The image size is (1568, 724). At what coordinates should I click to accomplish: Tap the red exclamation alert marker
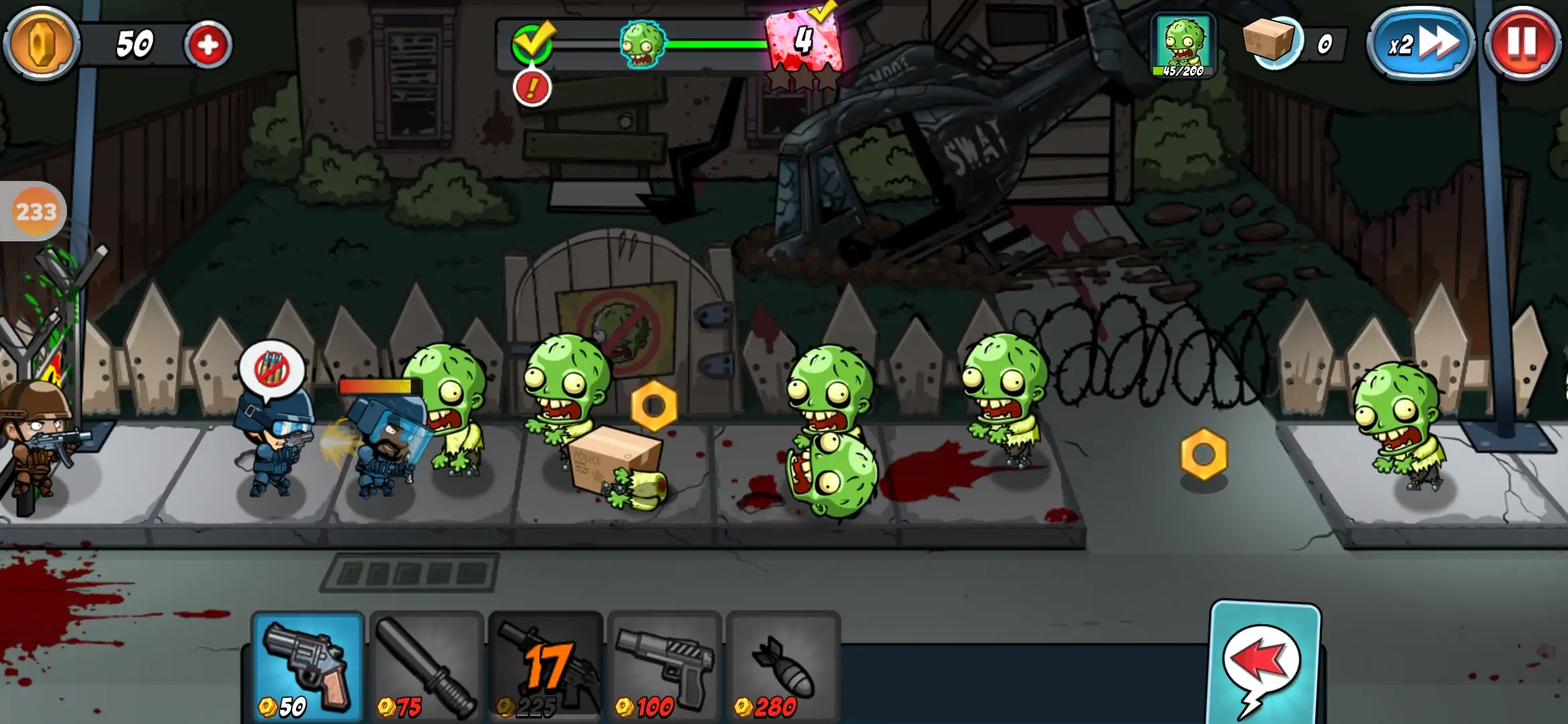[532, 88]
